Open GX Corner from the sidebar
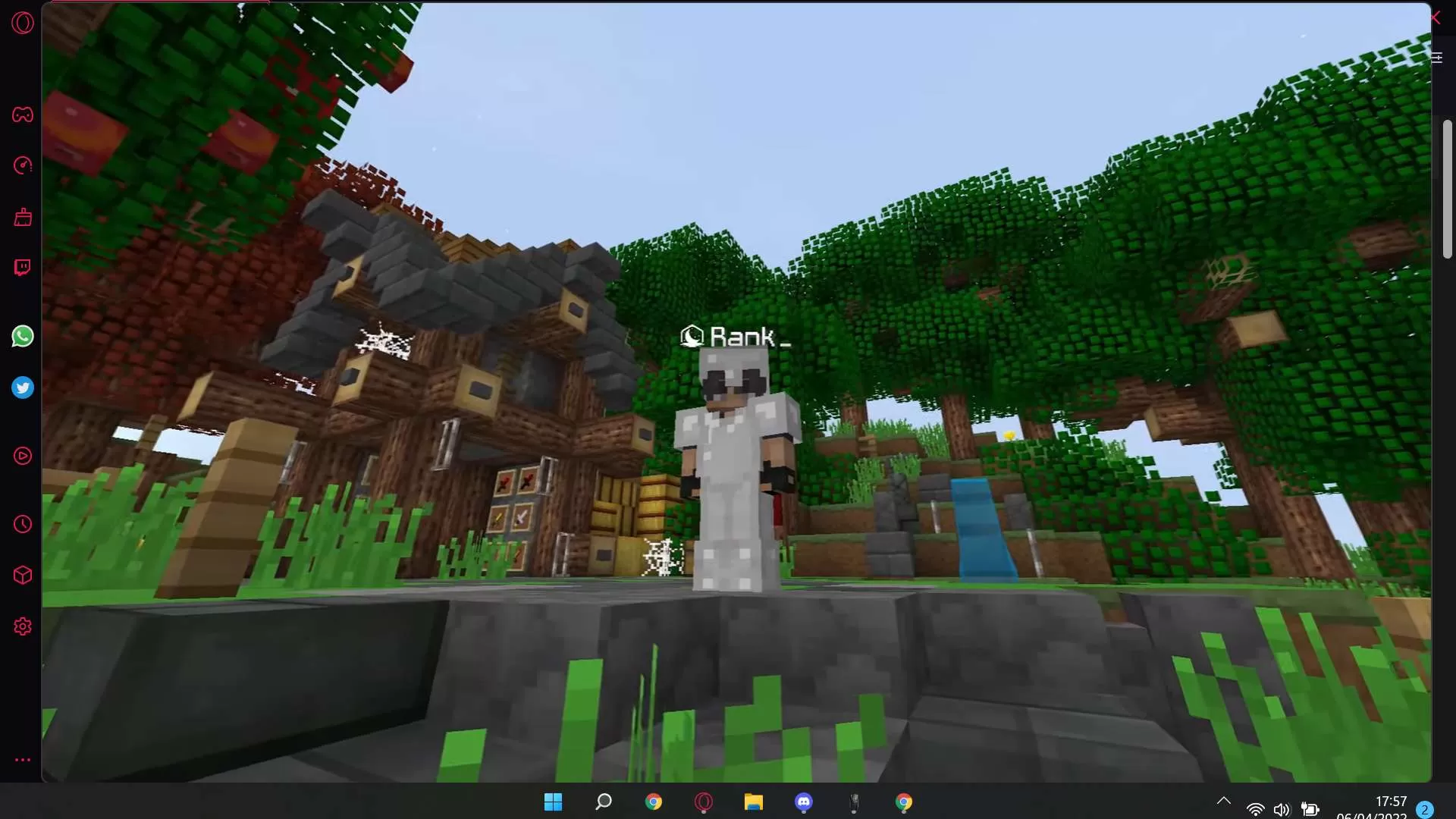The width and height of the screenshot is (1456, 819). [x=23, y=115]
